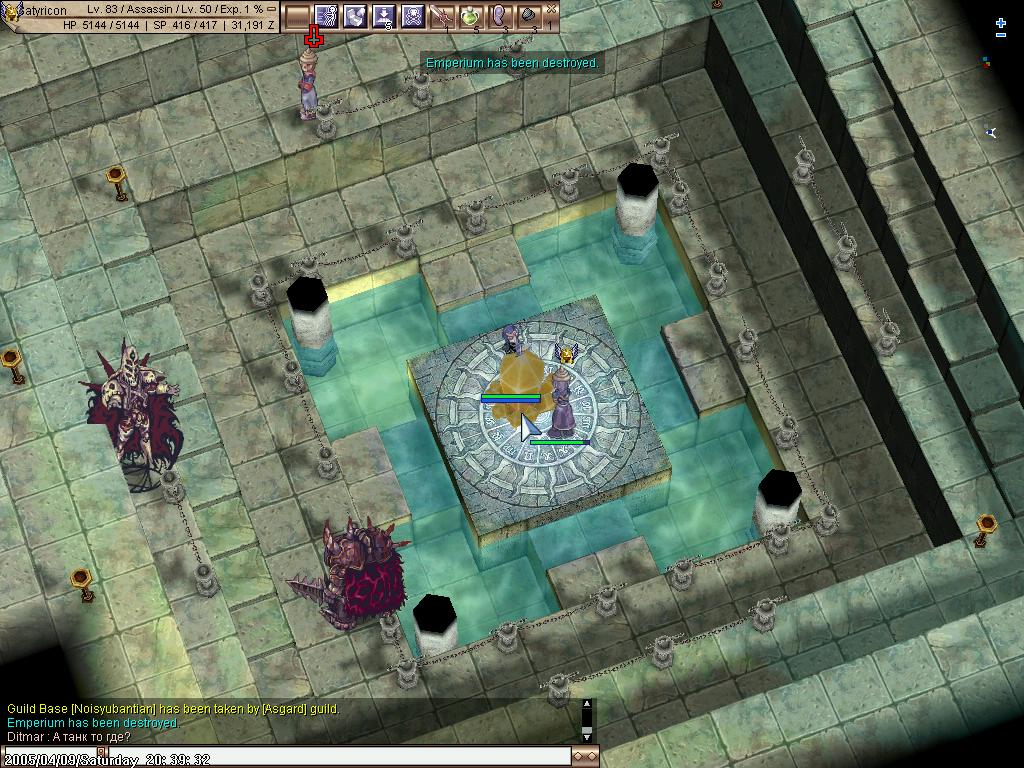Click the chat options button beside the input
Screen dimensions: 1024x768
click(x=585, y=757)
